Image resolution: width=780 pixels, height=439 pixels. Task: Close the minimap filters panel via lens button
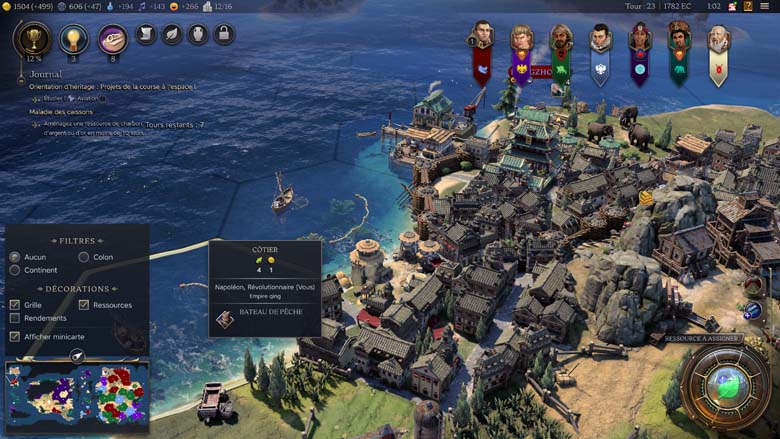tap(77, 355)
